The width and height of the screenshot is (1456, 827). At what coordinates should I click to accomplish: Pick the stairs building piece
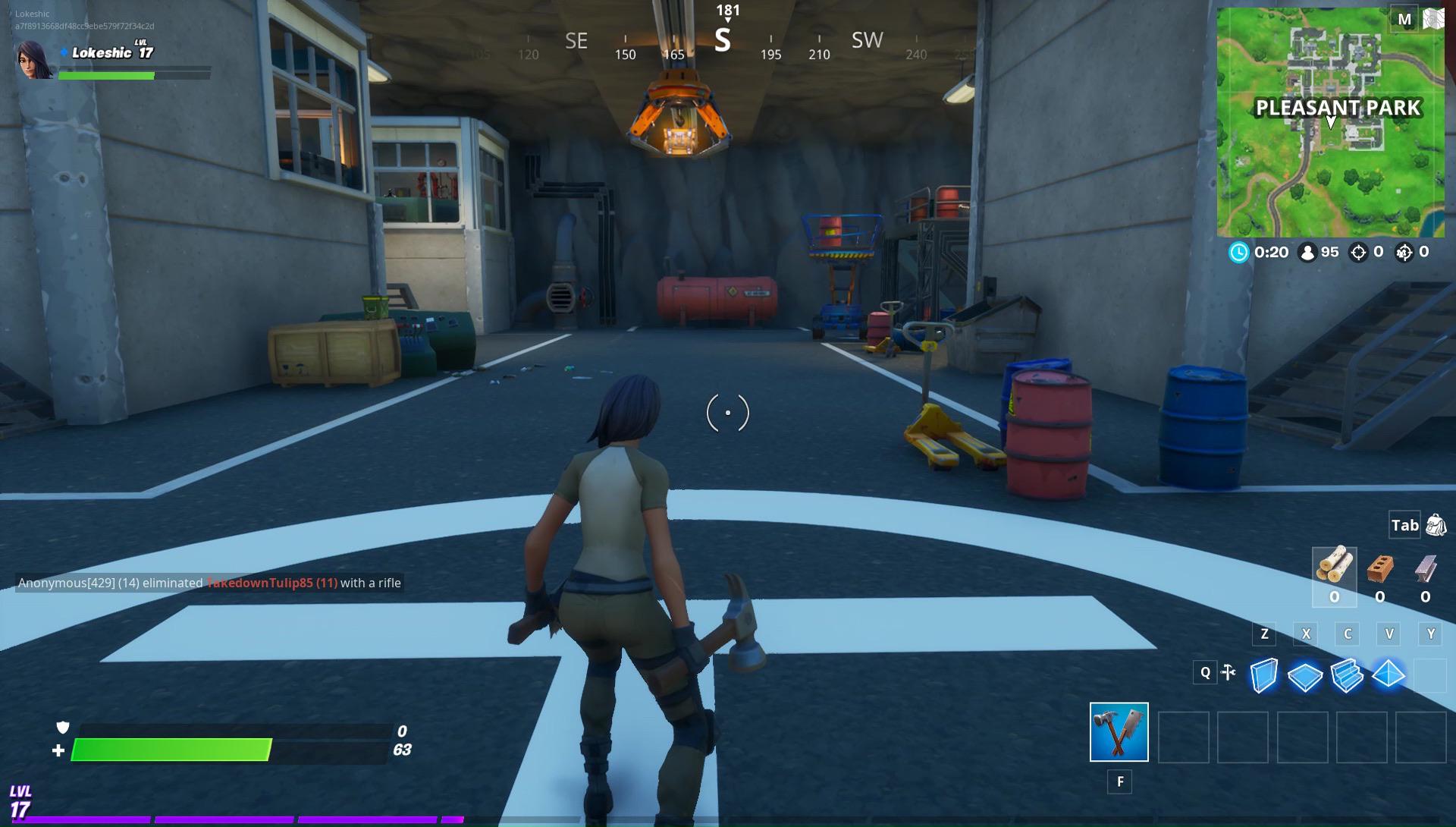point(1347,675)
